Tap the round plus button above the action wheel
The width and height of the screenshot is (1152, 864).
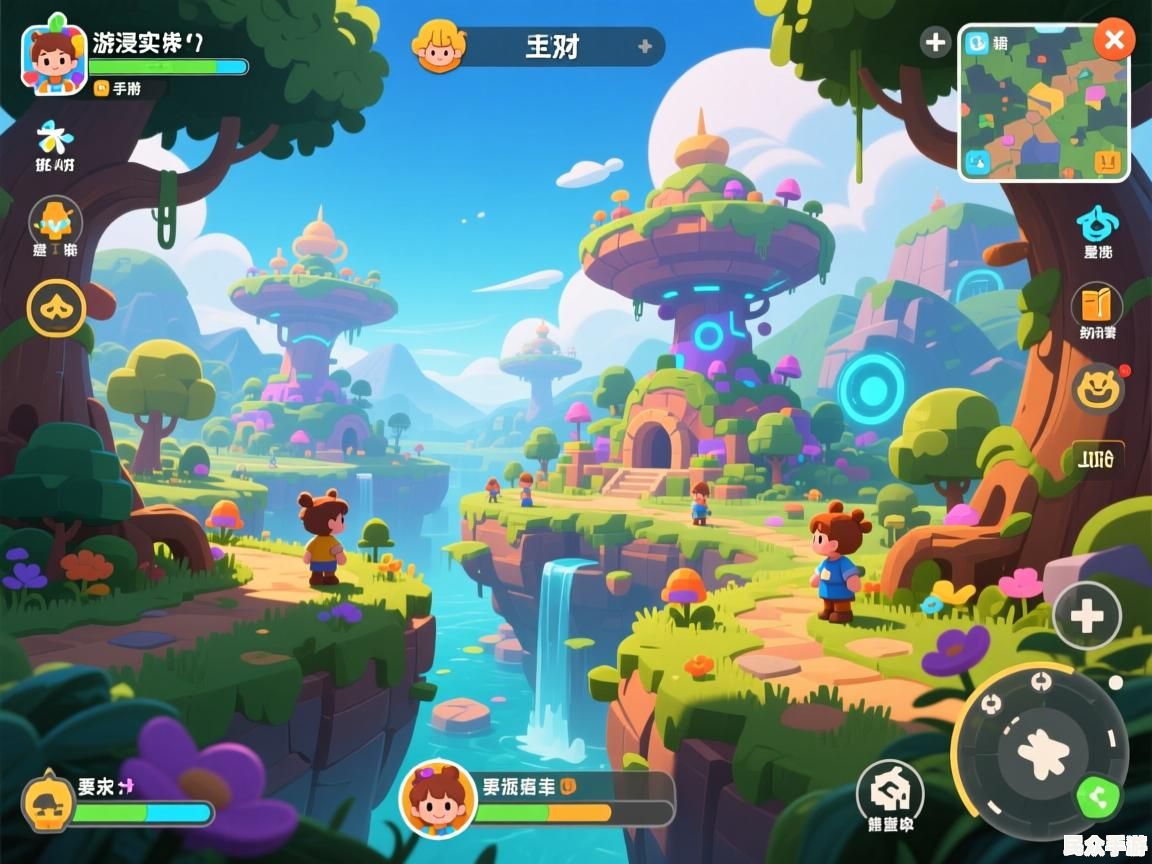tap(1087, 616)
